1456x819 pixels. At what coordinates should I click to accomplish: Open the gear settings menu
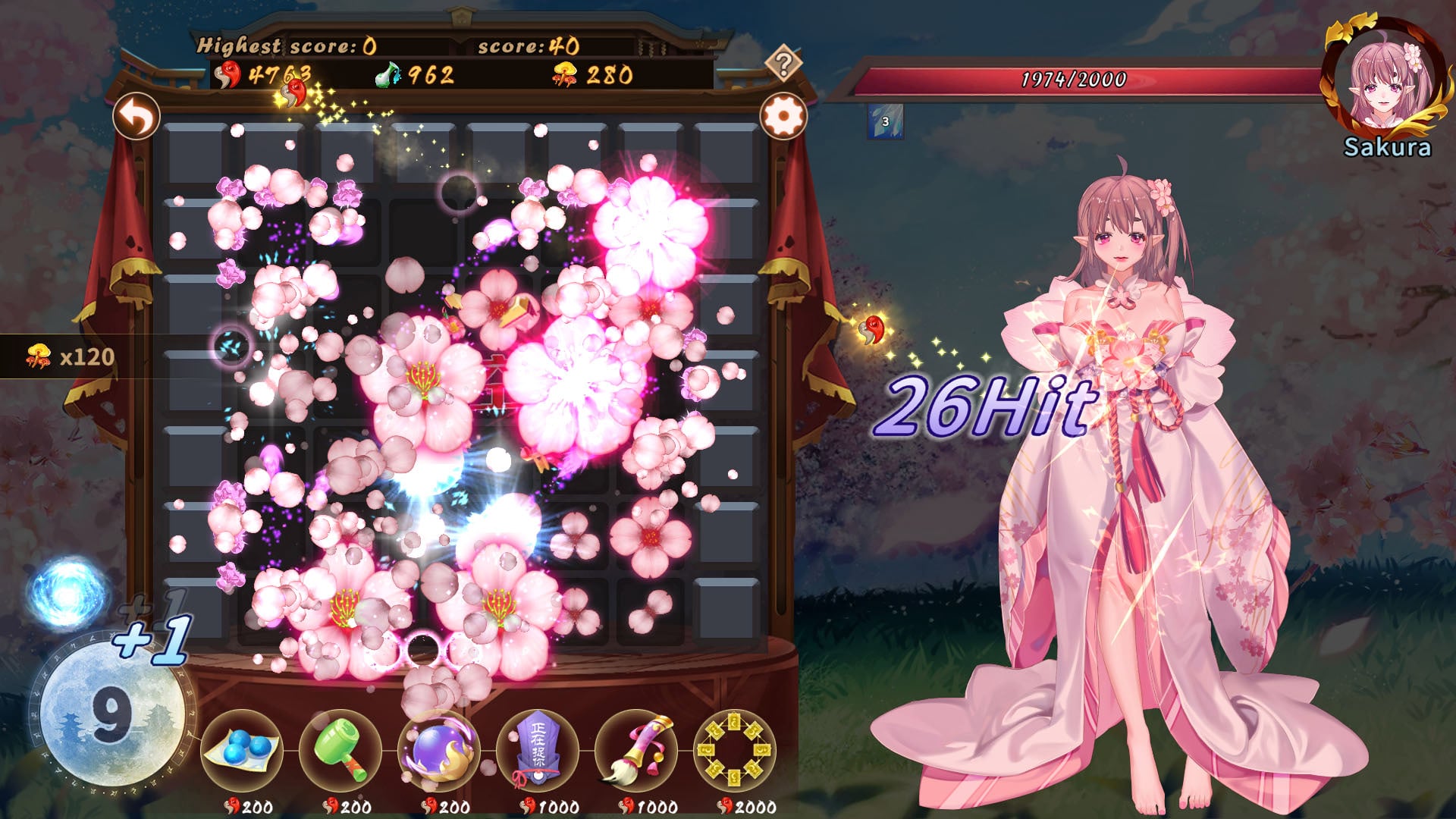coord(783,117)
